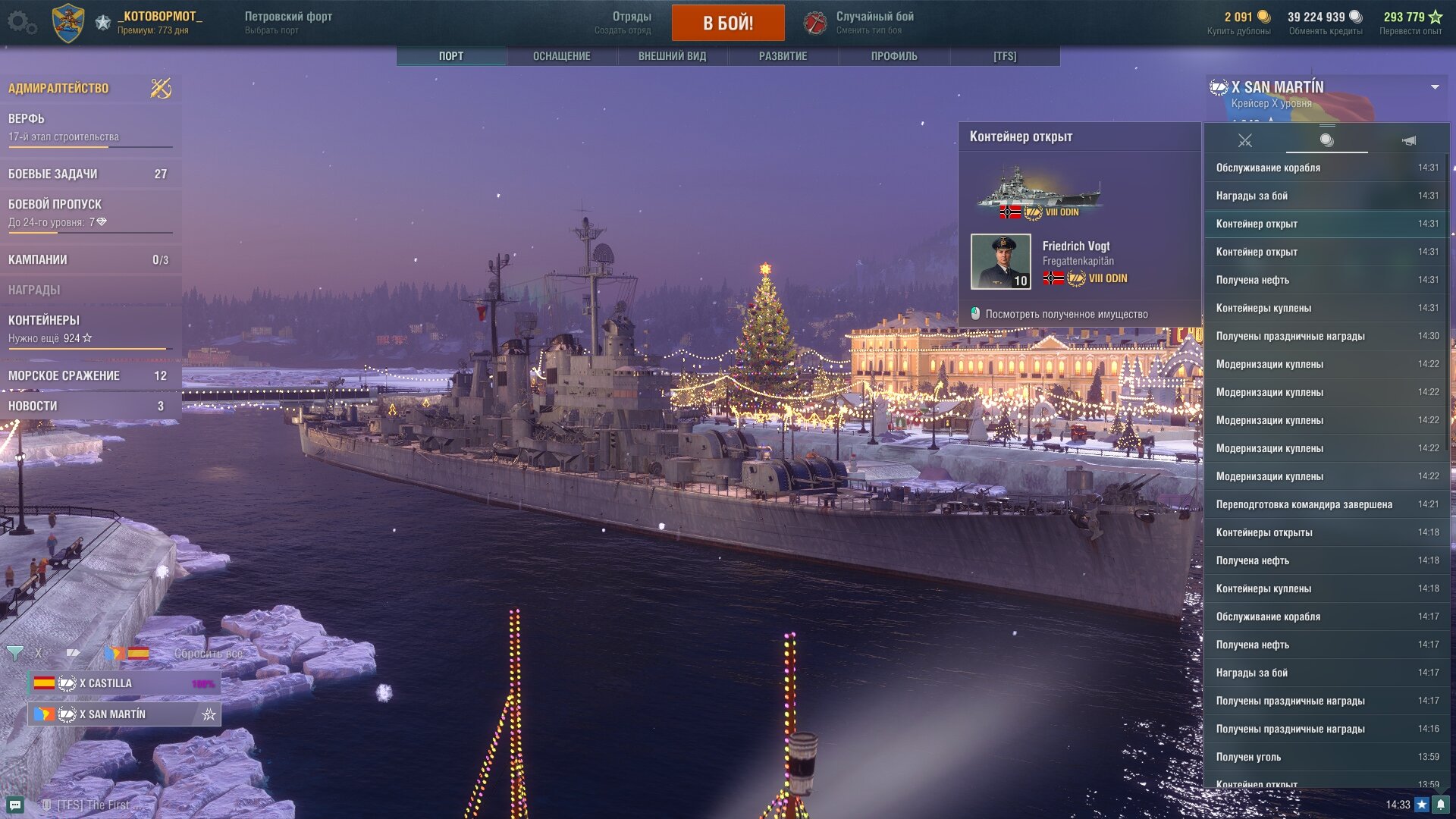Switch to the ОСНАЩЕНИЕ tab
Screen dimensions: 1456x819
(561, 56)
